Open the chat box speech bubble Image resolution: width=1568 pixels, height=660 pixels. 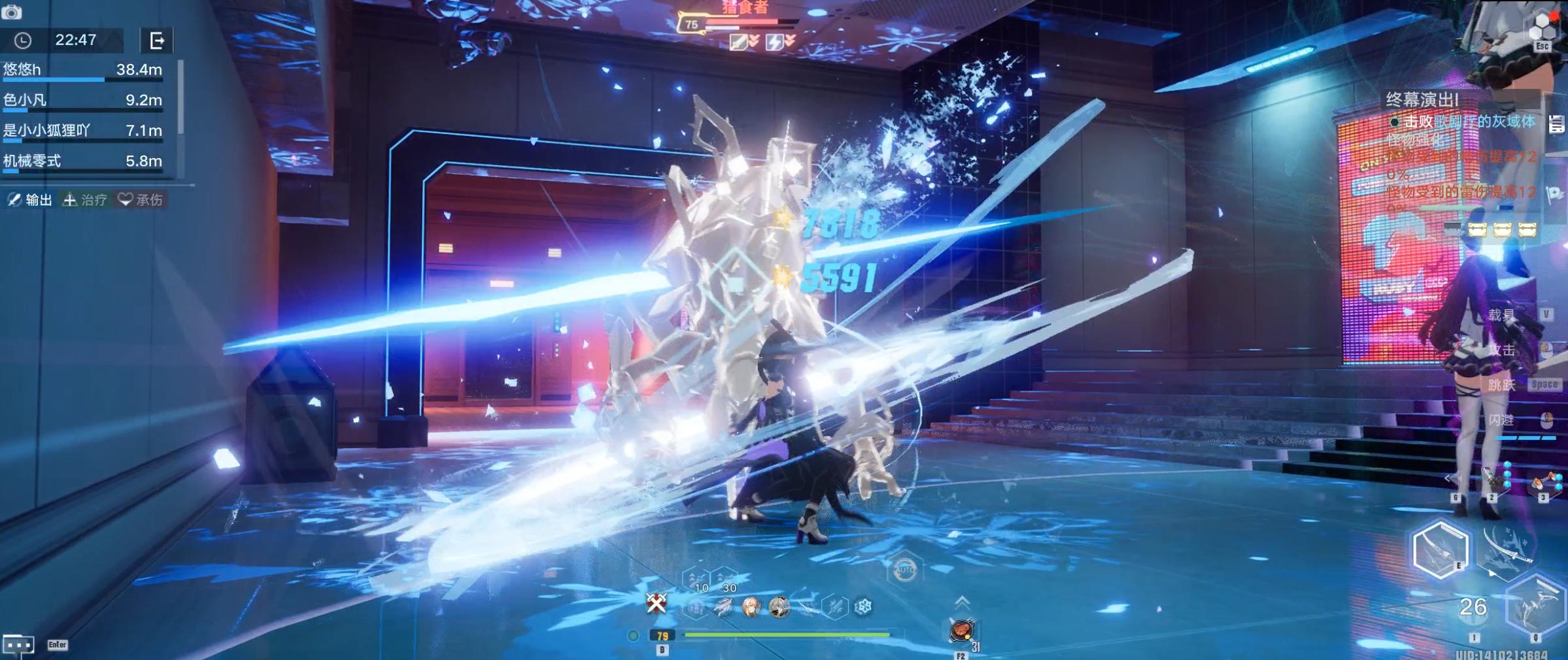(18, 645)
